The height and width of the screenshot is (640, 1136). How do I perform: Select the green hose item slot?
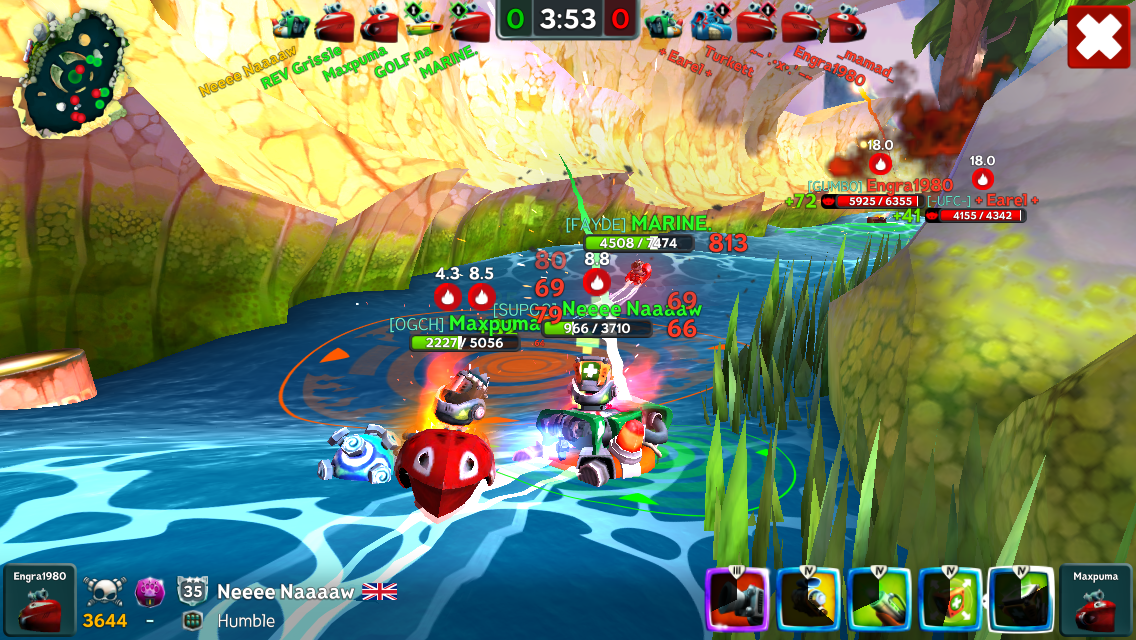click(x=879, y=599)
